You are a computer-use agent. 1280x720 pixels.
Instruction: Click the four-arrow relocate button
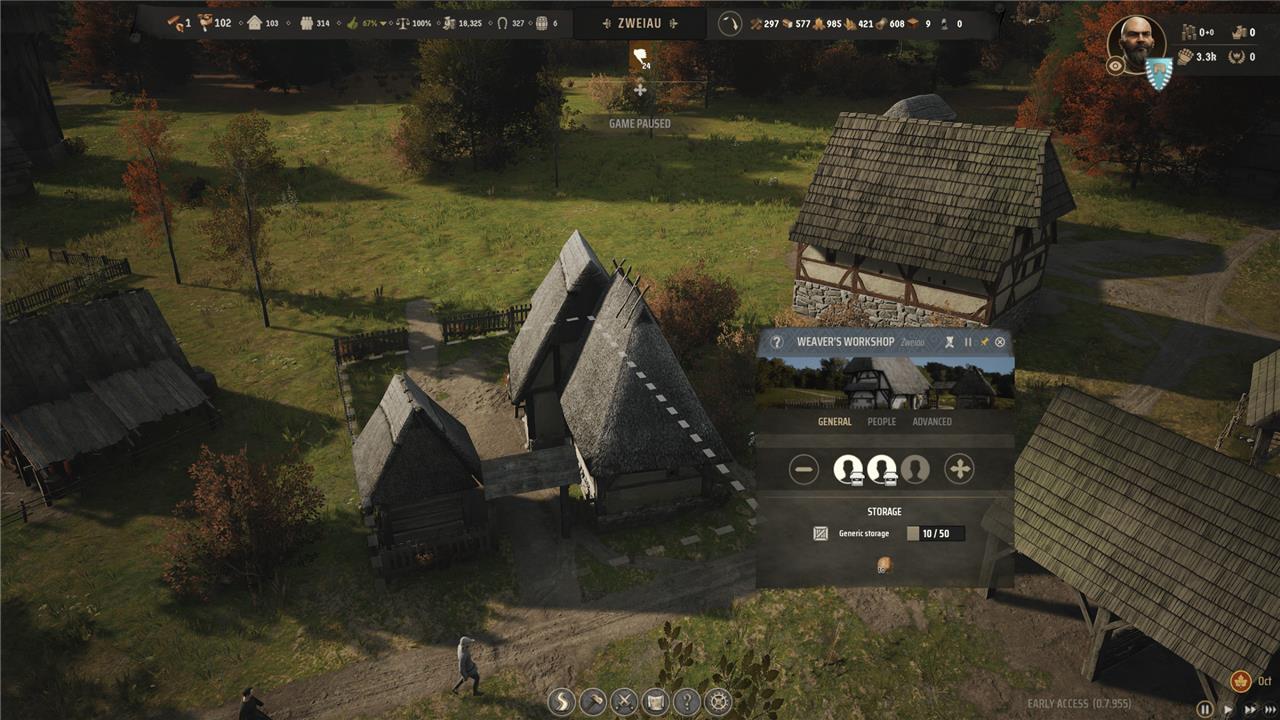pyautogui.click(x=959, y=469)
